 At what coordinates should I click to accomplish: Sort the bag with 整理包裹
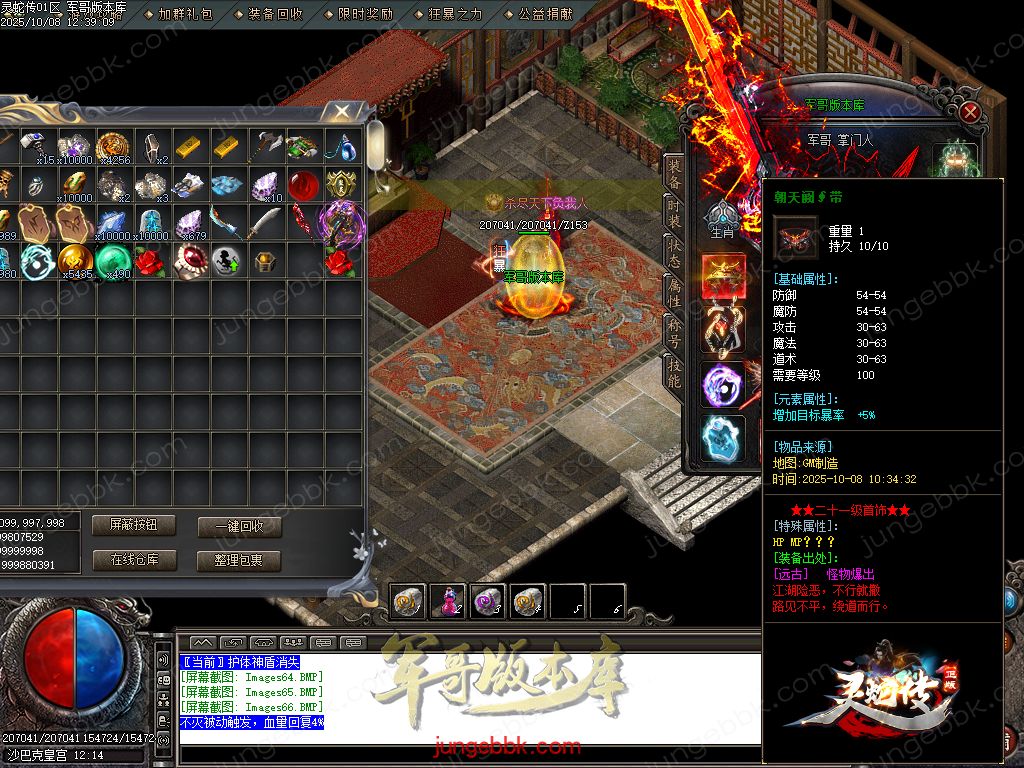(x=238, y=560)
